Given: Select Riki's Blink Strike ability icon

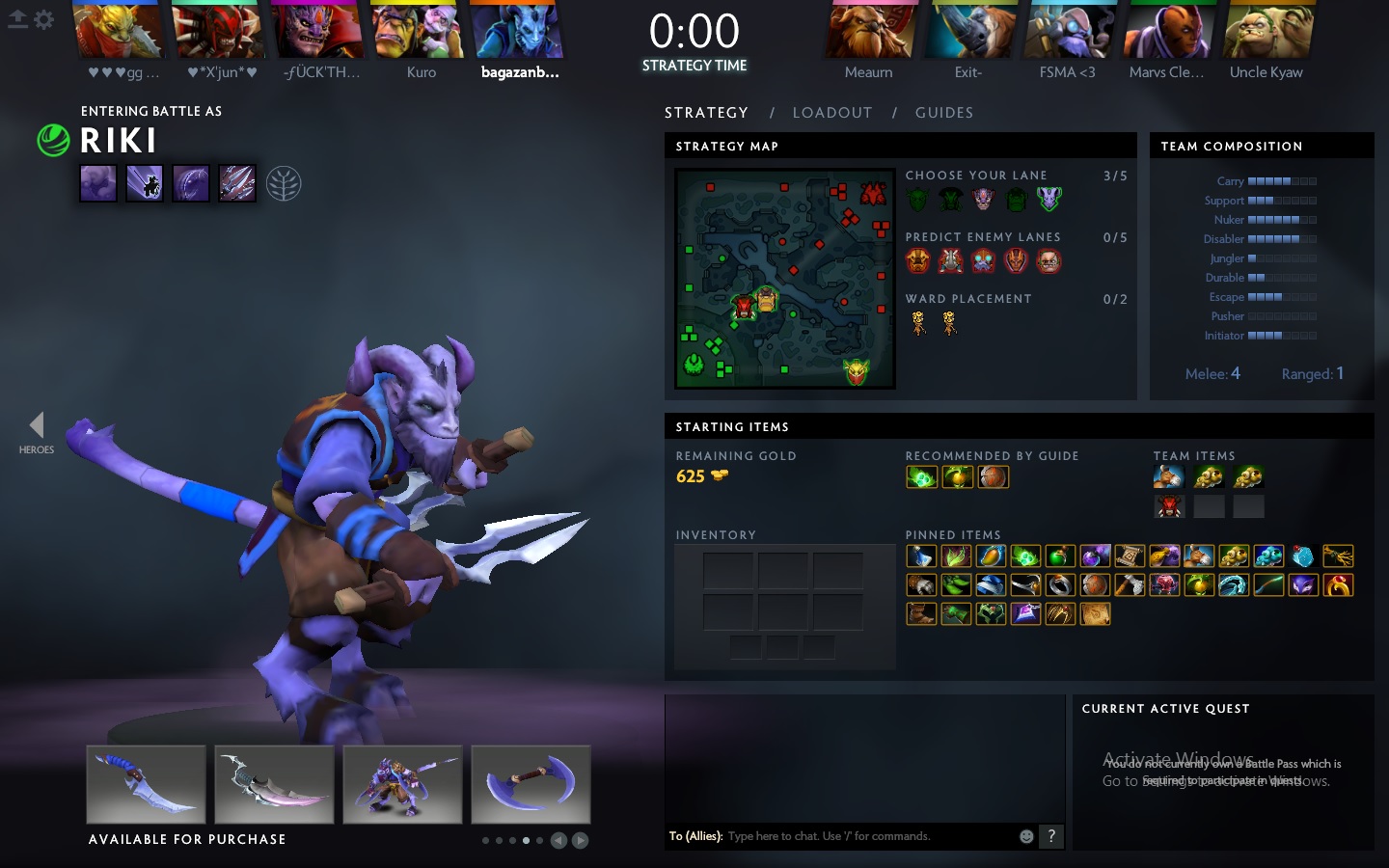Looking at the screenshot, I should click(145, 183).
